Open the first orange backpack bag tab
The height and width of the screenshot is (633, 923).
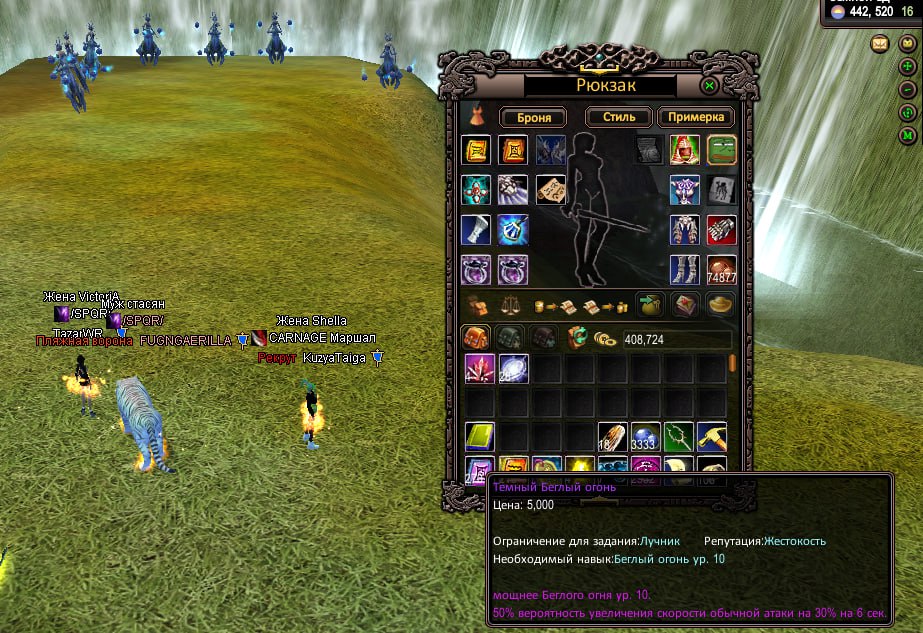tap(474, 338)
